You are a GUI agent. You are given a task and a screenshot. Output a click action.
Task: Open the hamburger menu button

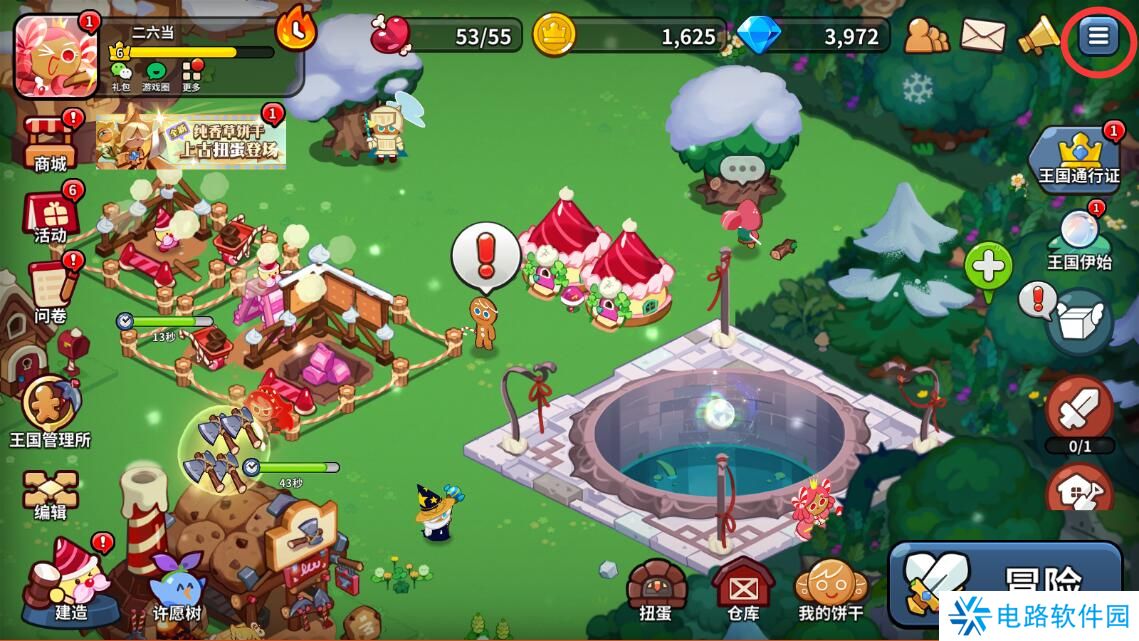tap(1098, 37)
